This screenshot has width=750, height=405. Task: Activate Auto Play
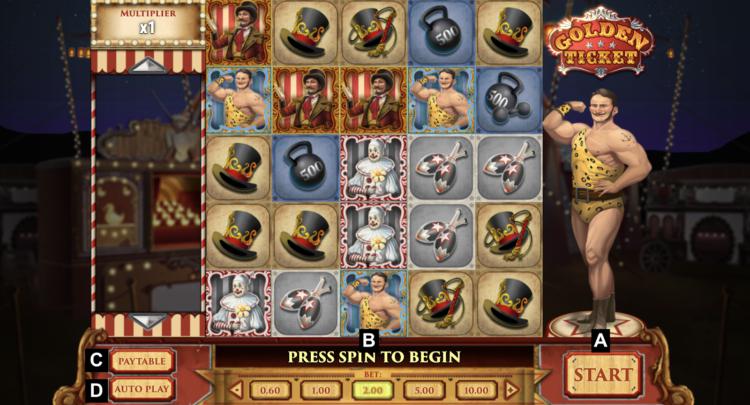click(141, 388)
